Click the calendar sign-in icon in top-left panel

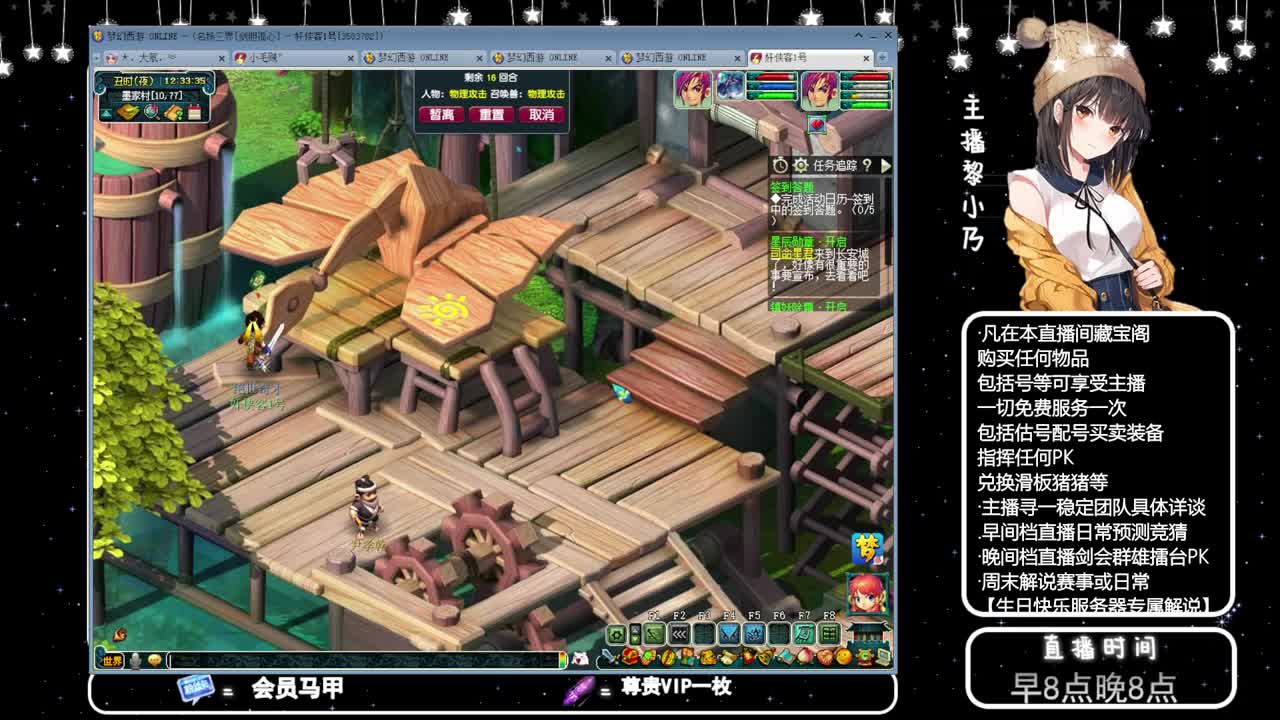tap(194, 113)
